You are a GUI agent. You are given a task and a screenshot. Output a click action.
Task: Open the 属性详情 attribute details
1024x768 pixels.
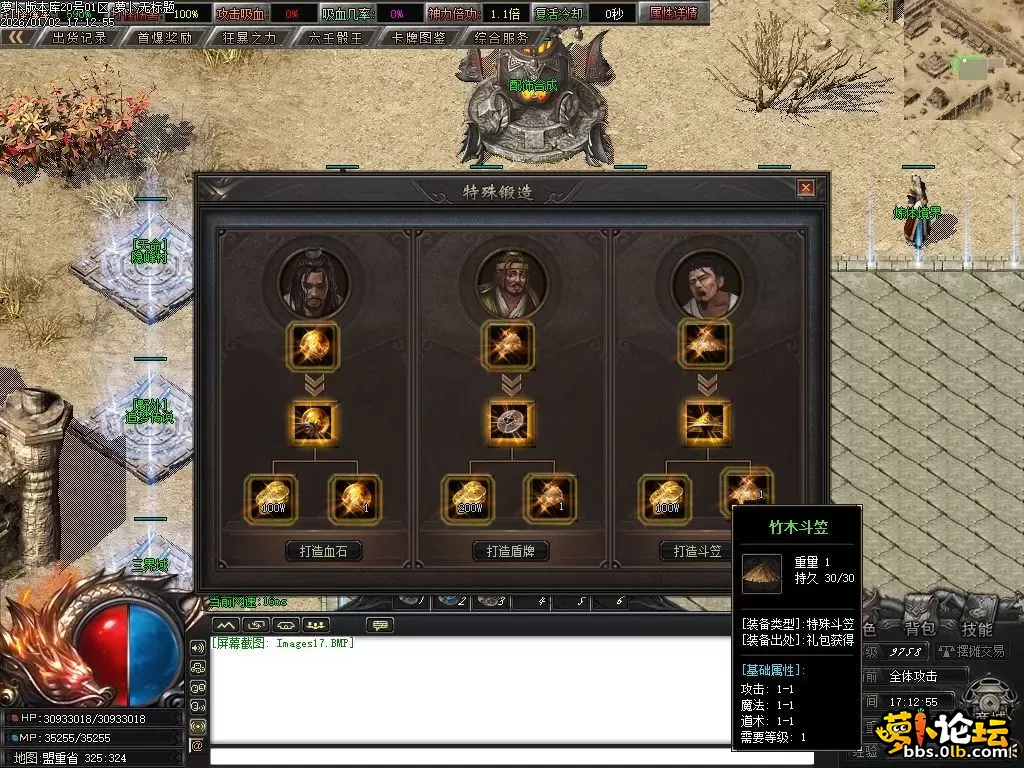(x=673, y=14)
